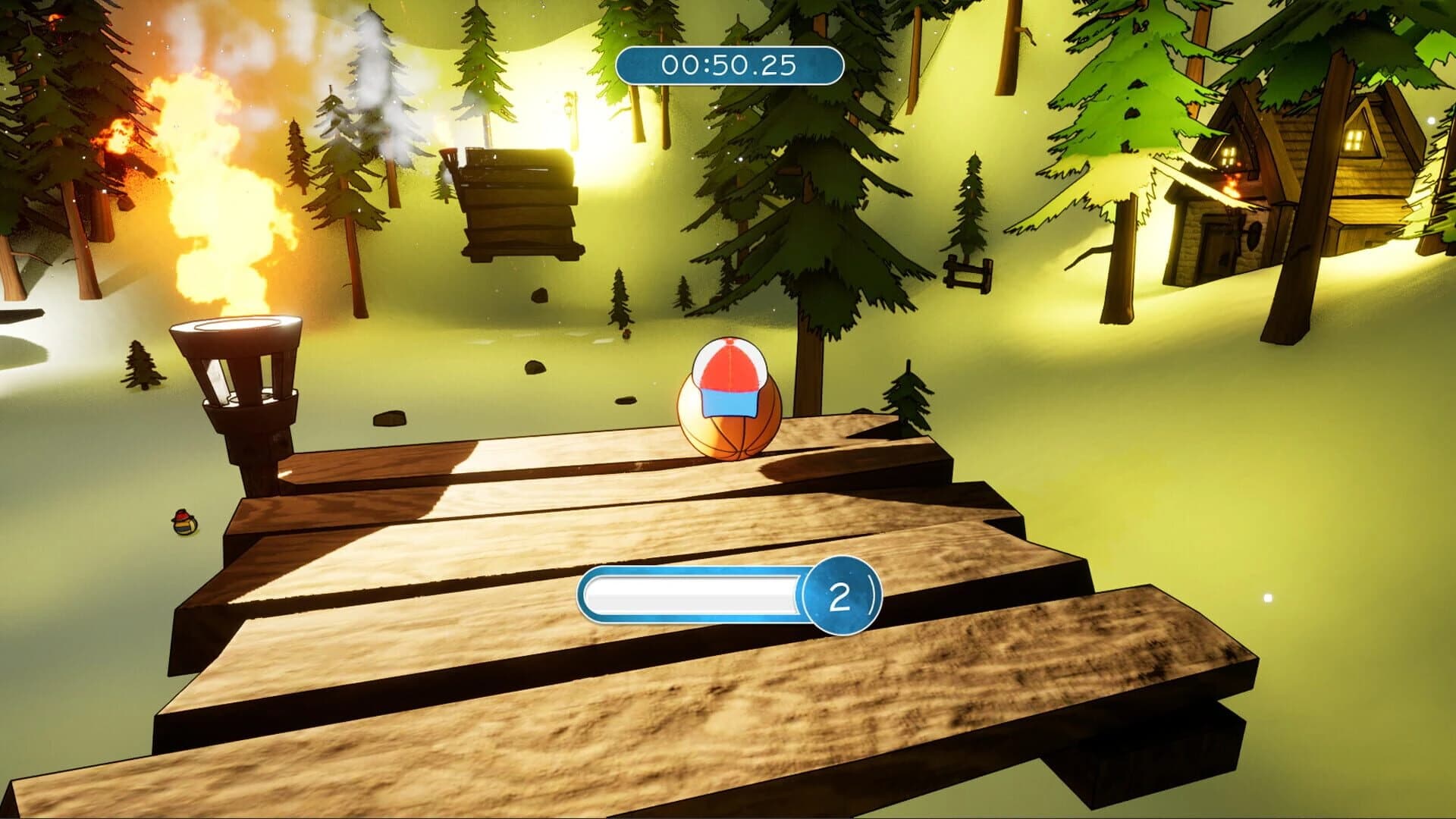Click the lit attic window of the cabin
The width and height of the screenshot is (1456, 819).
coord(1354,140)
